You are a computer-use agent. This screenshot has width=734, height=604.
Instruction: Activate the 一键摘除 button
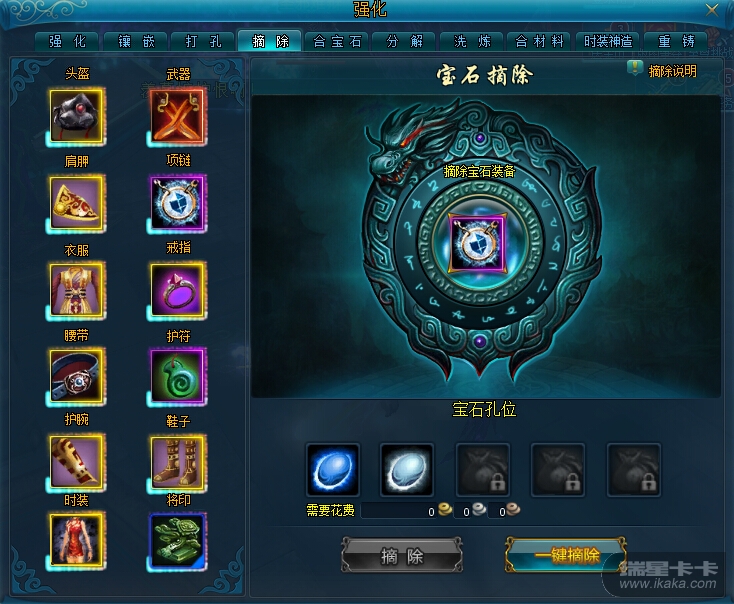coord(566,556)
